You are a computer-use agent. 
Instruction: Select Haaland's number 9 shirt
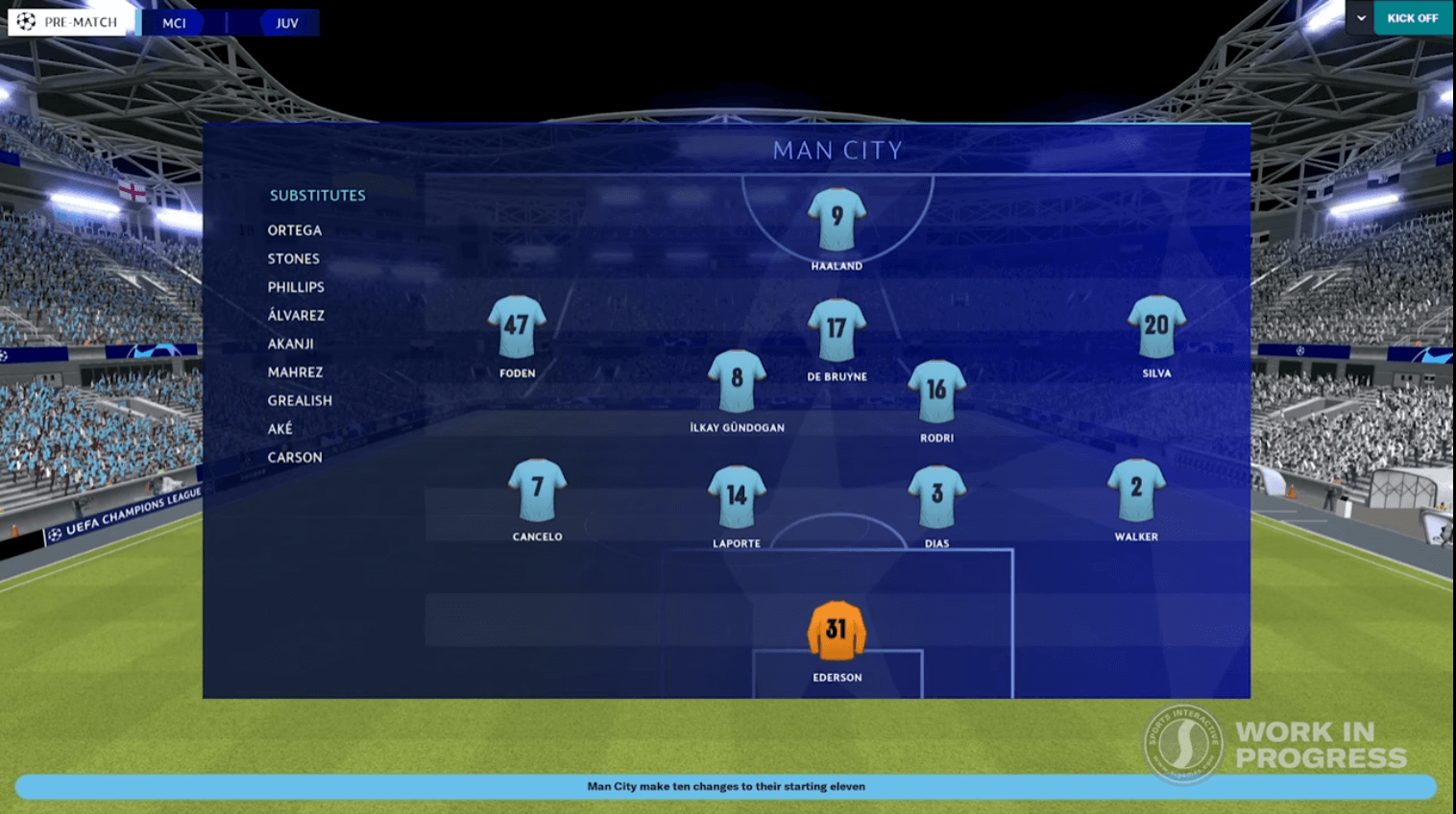coord(835,221)
